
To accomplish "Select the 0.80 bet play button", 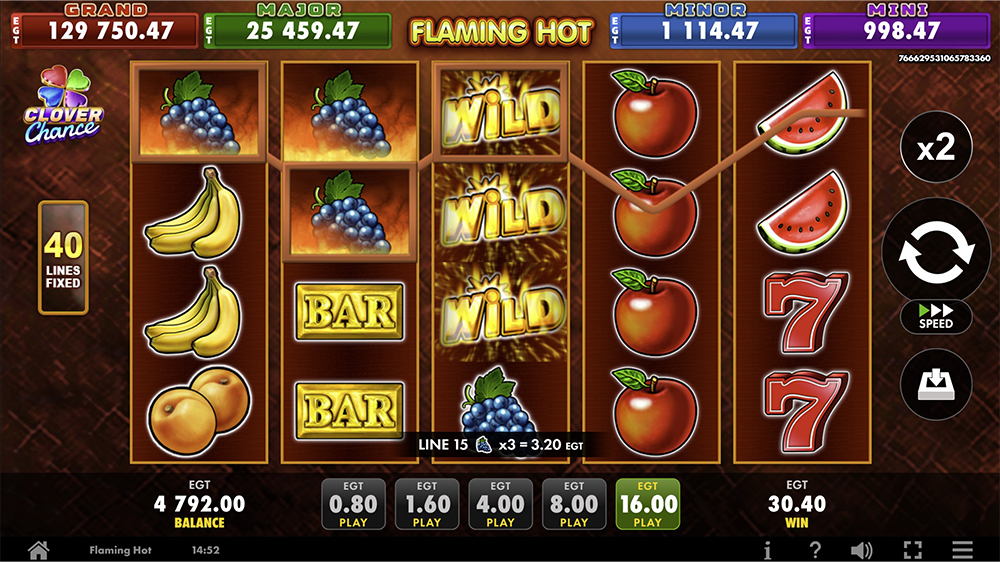I will coord(353,504).
